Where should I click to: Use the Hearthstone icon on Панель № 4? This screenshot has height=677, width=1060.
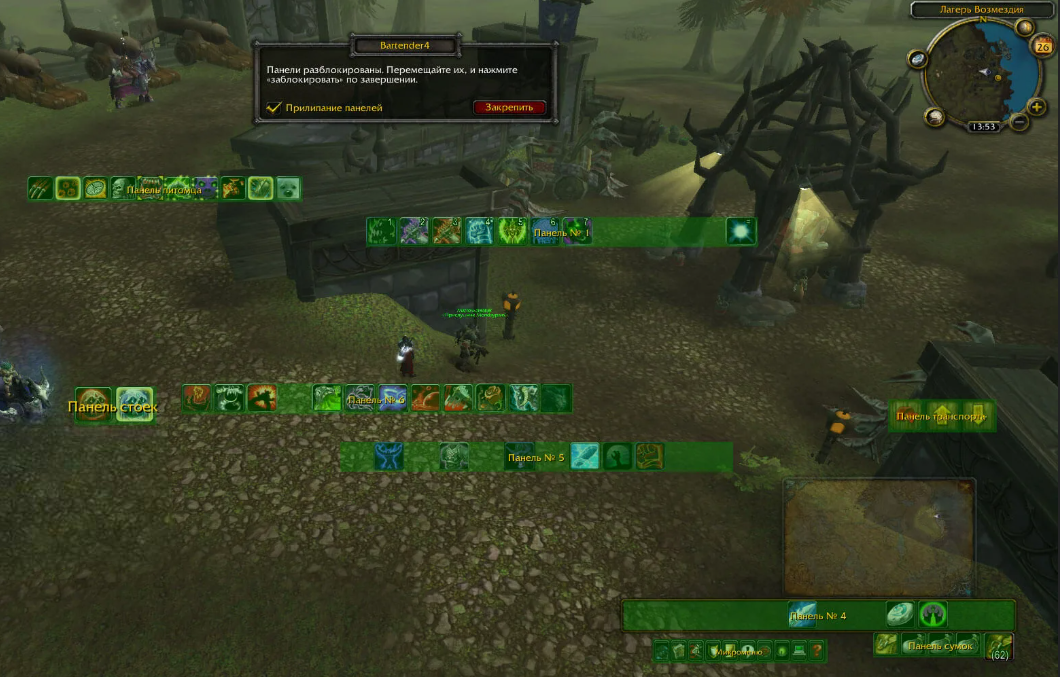[x=900, y=614]
